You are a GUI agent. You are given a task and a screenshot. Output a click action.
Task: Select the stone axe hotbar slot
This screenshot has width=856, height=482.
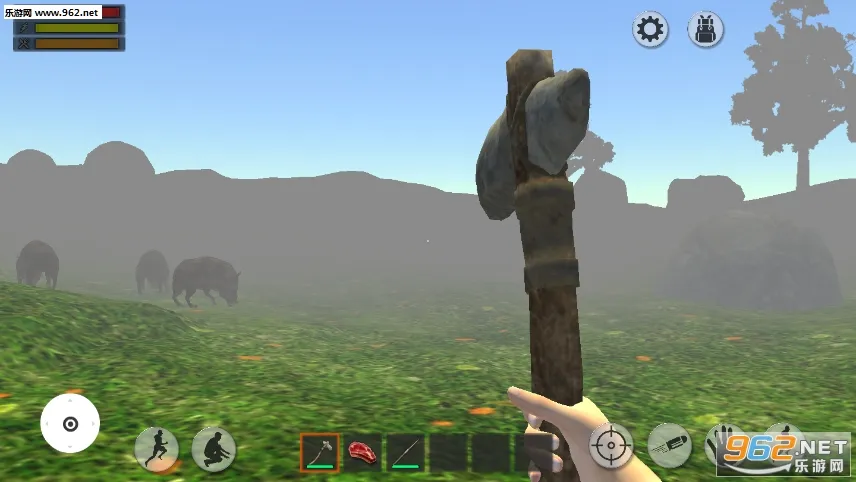coord(320,452)
